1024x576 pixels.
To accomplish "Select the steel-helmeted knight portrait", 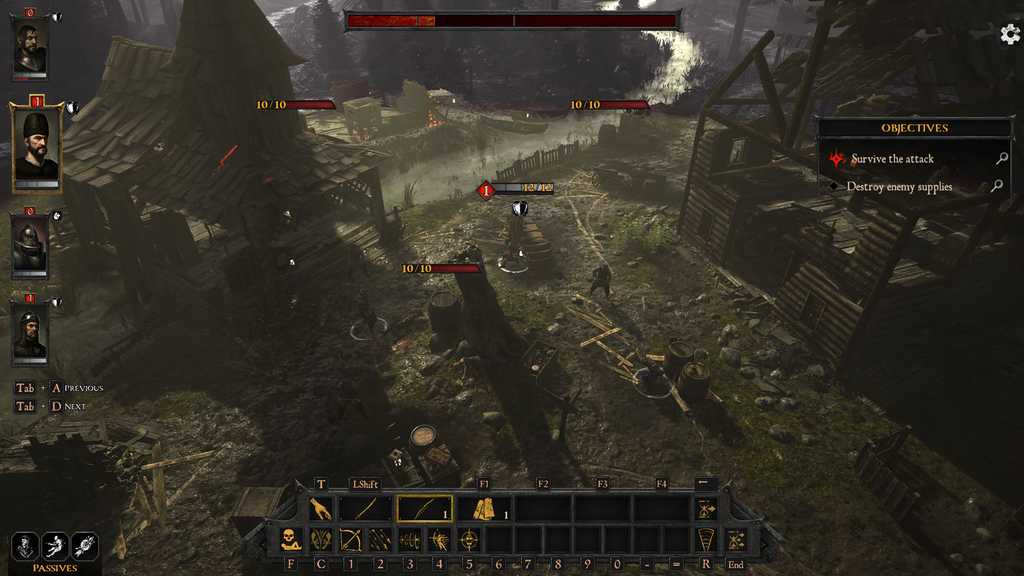I will 29,246.
